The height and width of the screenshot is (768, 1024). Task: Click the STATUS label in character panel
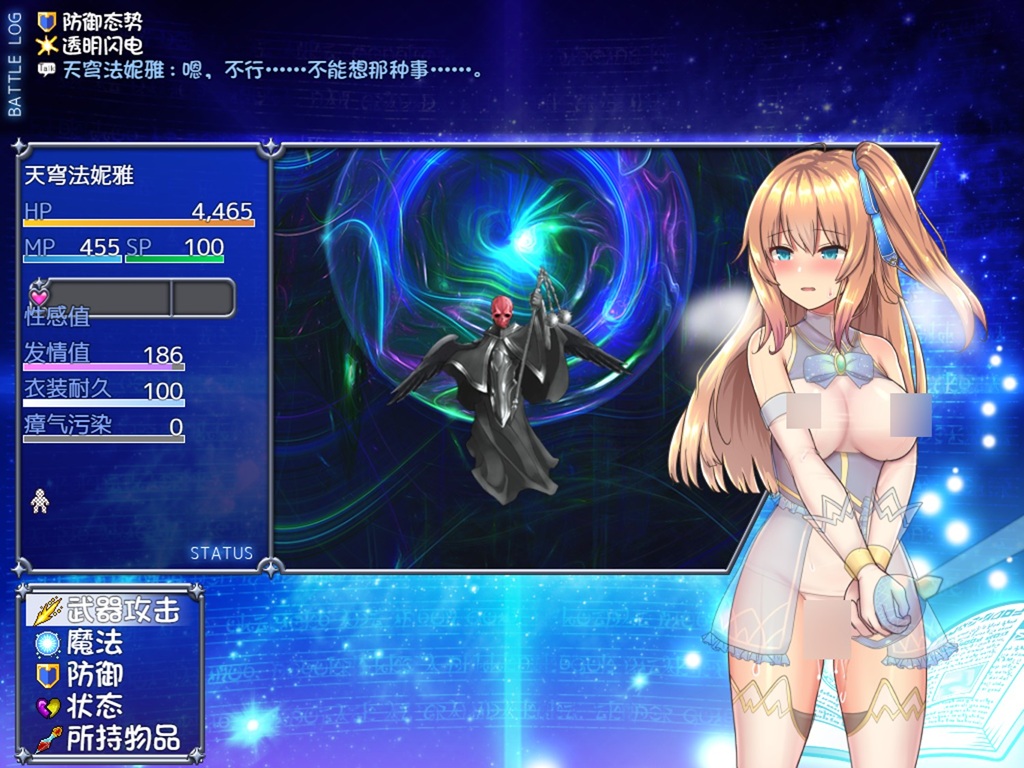pyautogui.click(x=221, y=553)
